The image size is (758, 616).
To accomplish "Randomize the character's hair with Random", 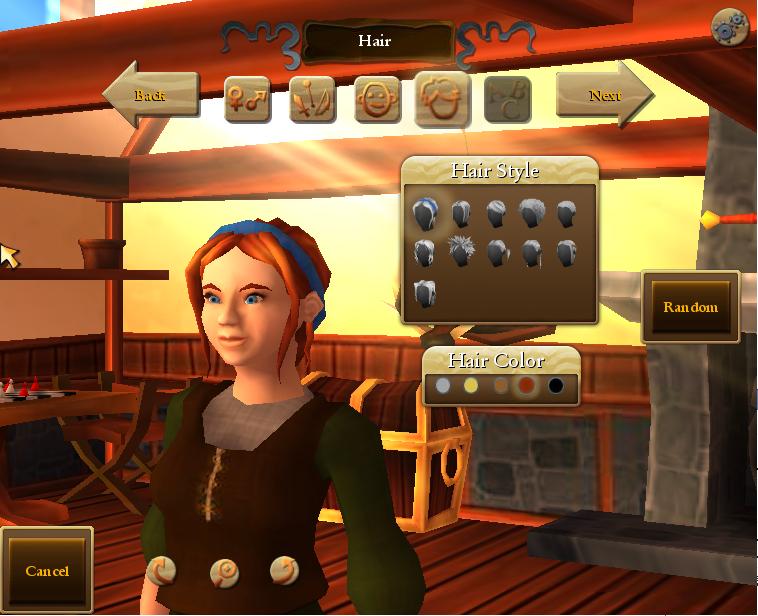I will coord(690,307).
